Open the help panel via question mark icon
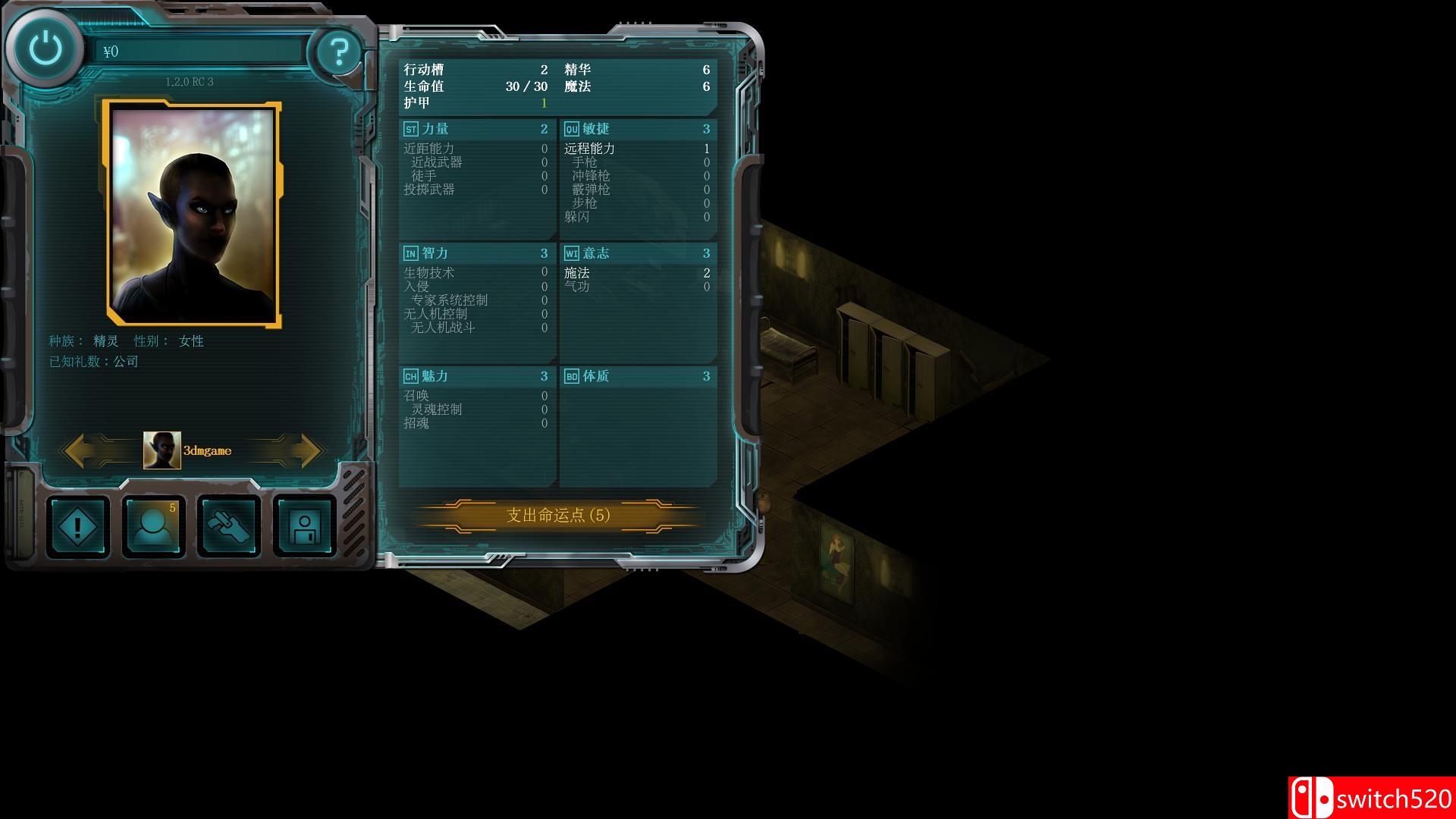 (340, 50)
